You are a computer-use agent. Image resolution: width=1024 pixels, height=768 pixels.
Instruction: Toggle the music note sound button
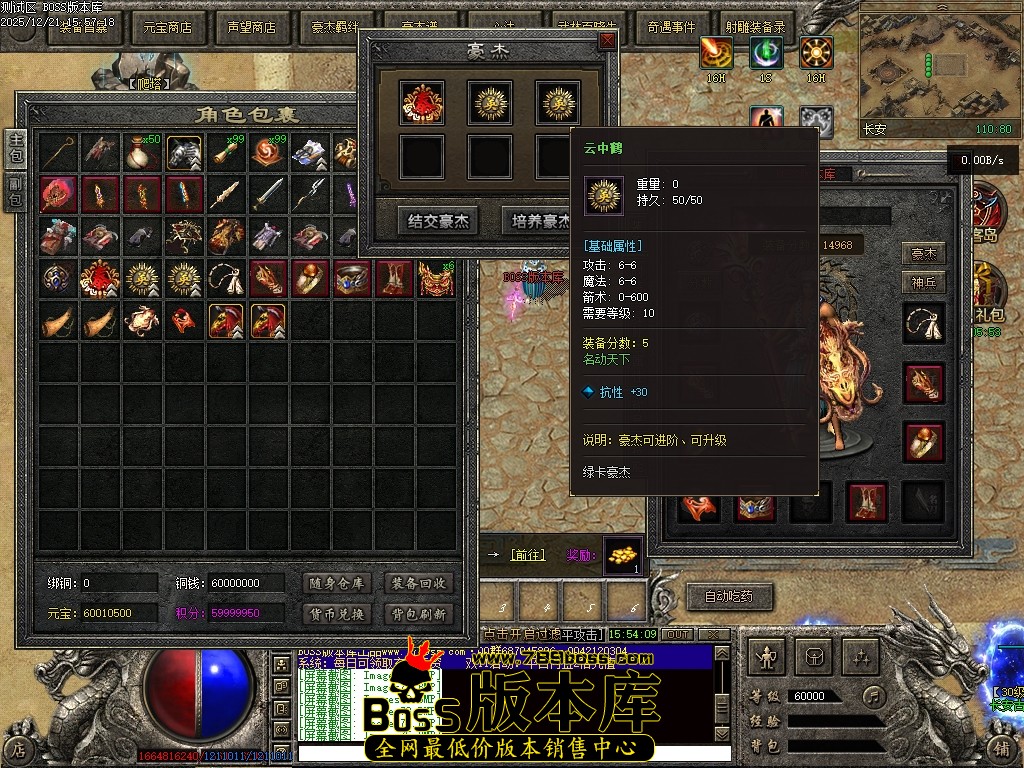(875, 695)
